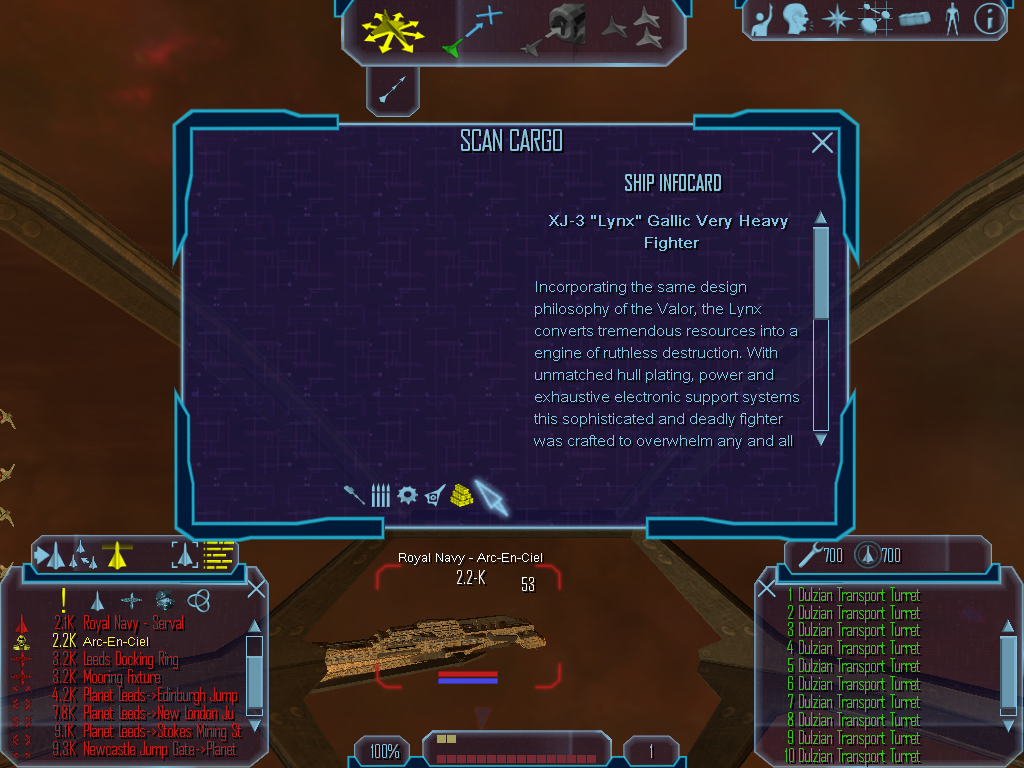
Task: Close the contact list panel
Action: coord(256,588)
